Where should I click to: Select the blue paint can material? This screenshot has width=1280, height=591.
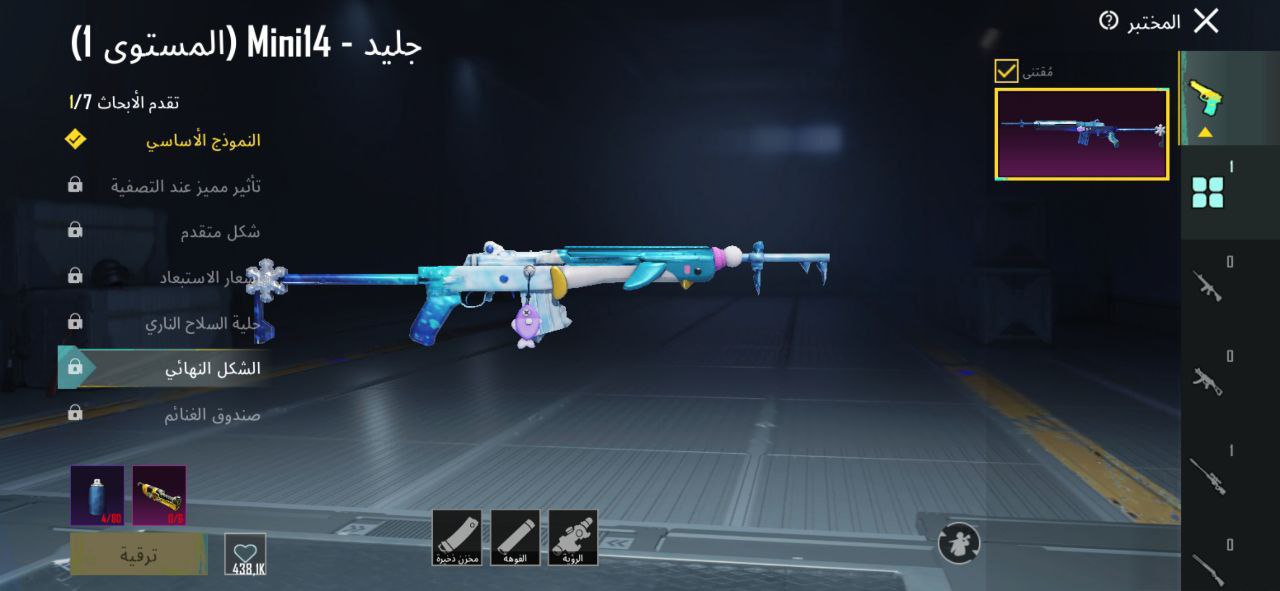point(97,495)
